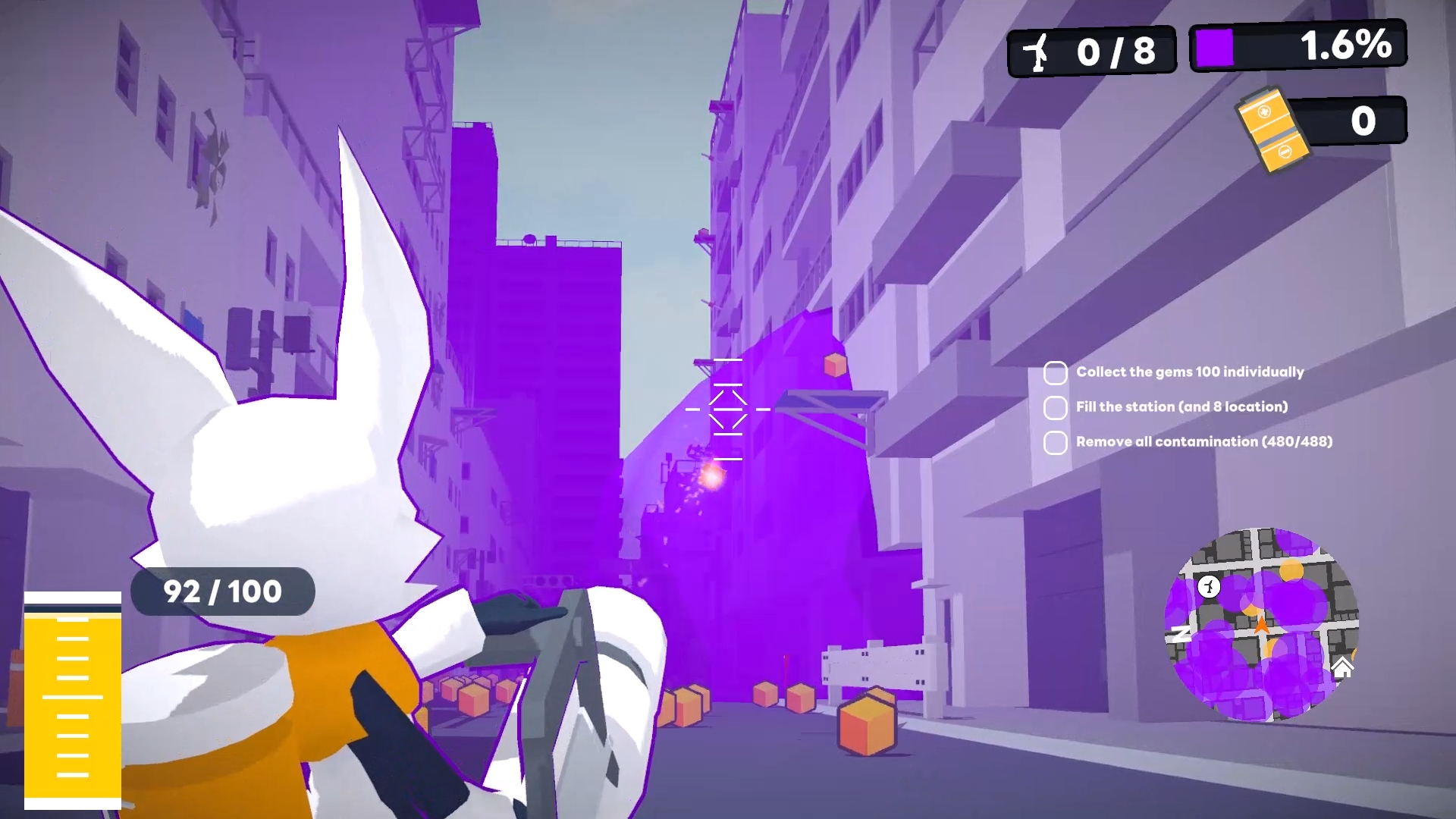Check "Collect the gems 100 individually"
This screenshot has height=819, width=1456.
click(x=1055, y=372)
